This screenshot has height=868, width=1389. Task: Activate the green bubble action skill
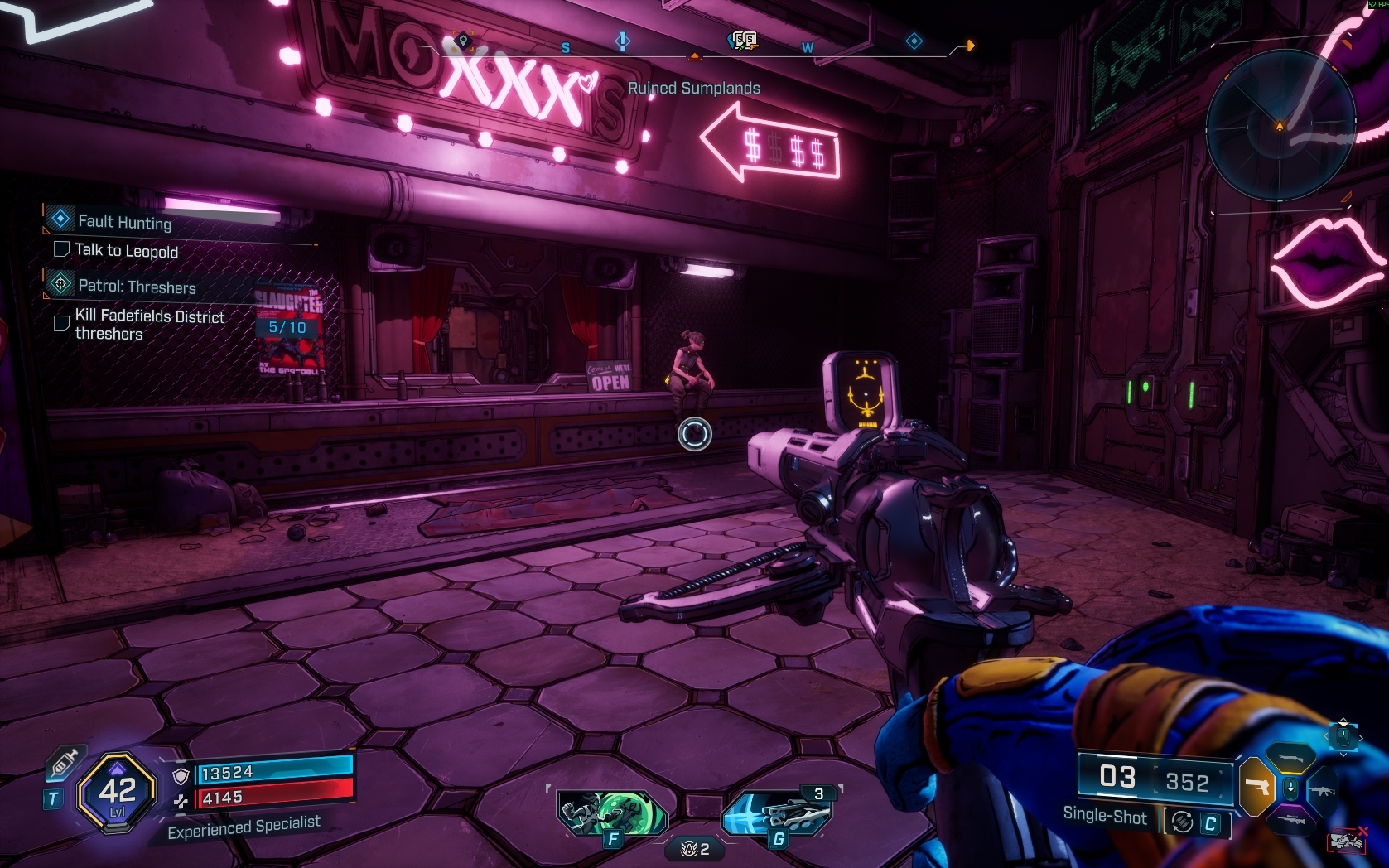click(x=613, y=813)
